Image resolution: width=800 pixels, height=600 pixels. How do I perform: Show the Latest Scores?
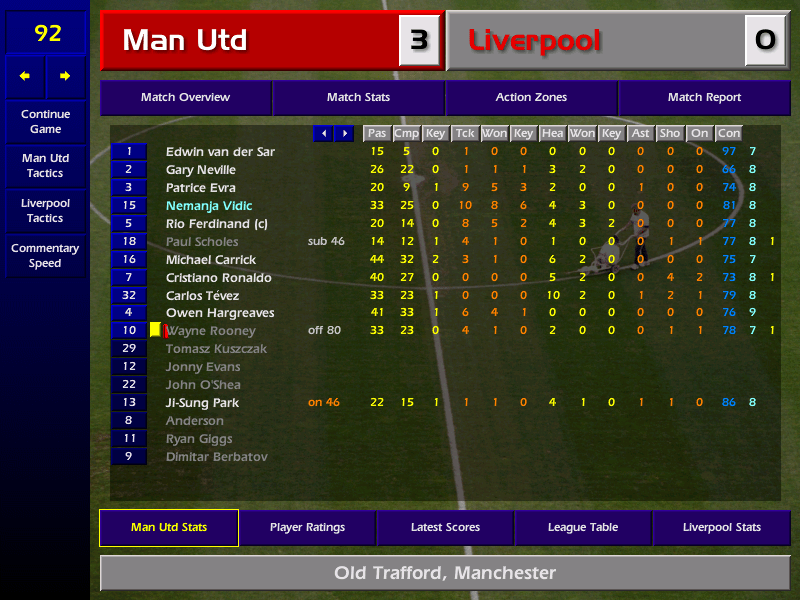pyautogui.click(x=445, y=527)
